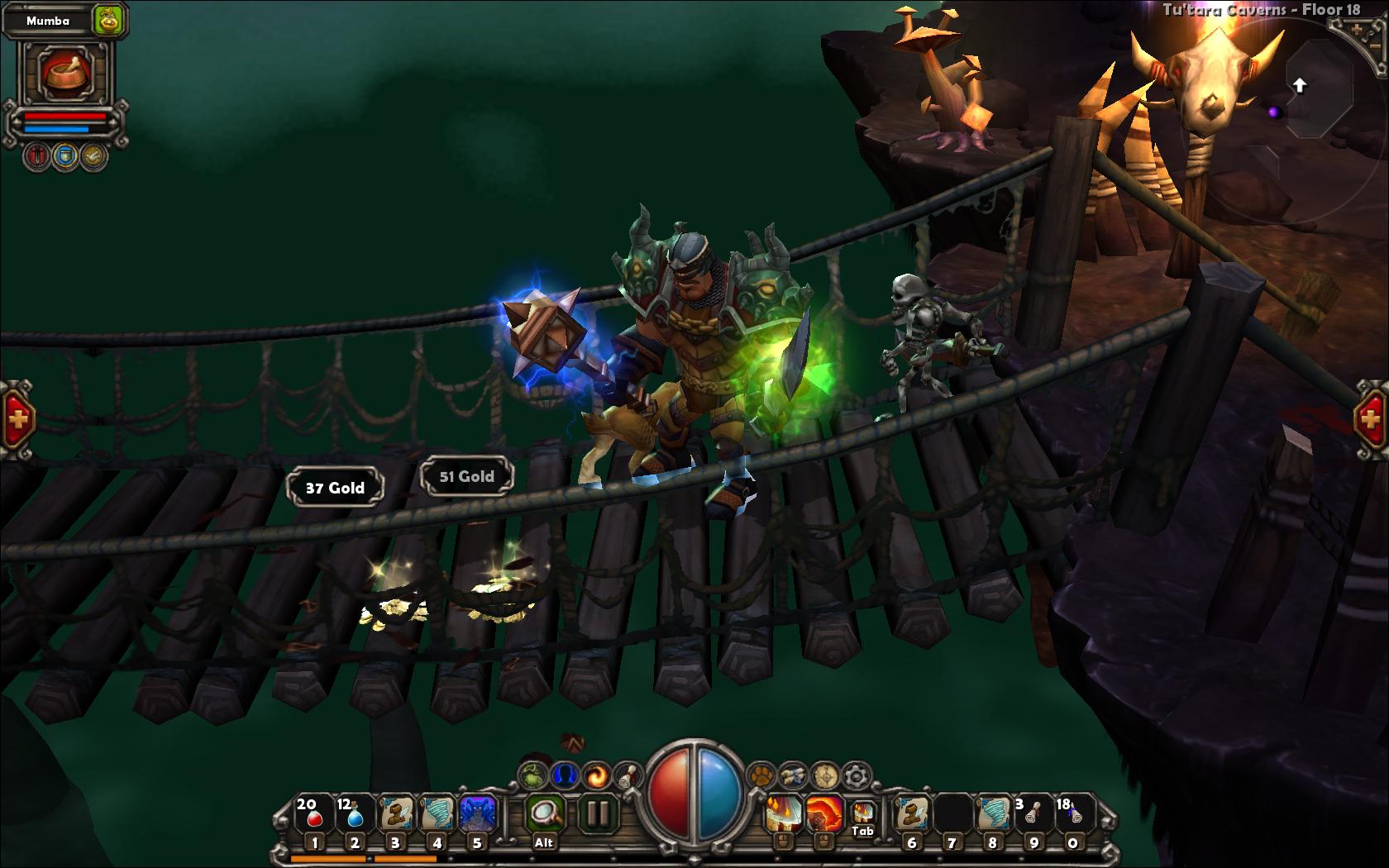1389x868 pixels.
Task: Toggle the magnifying glass Alt item display
Action: click(x=545, y=814)
